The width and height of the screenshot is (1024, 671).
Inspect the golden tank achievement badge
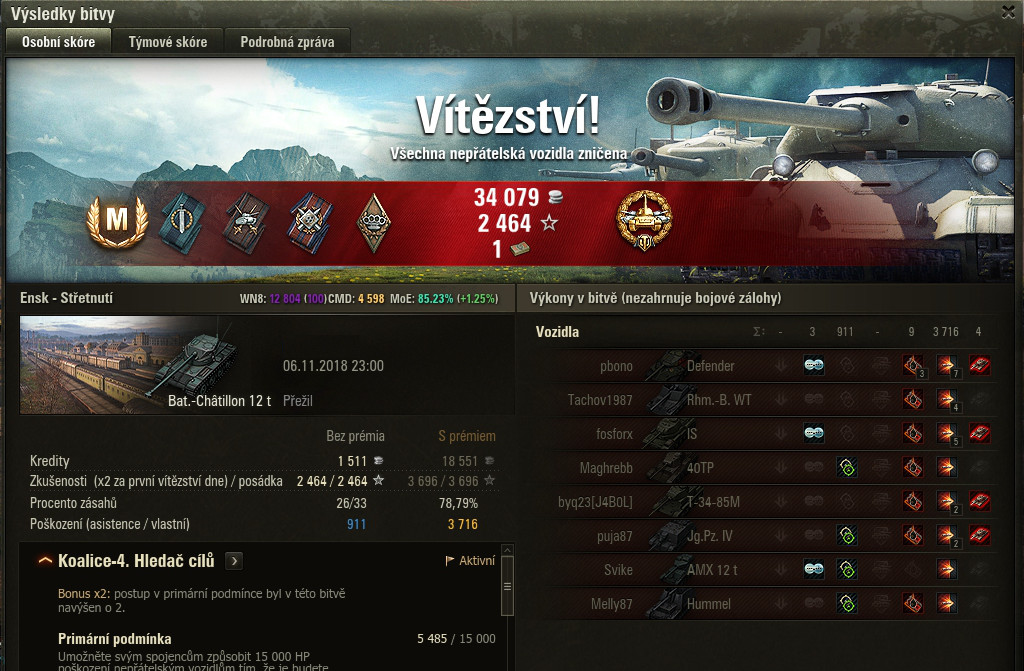644,220
